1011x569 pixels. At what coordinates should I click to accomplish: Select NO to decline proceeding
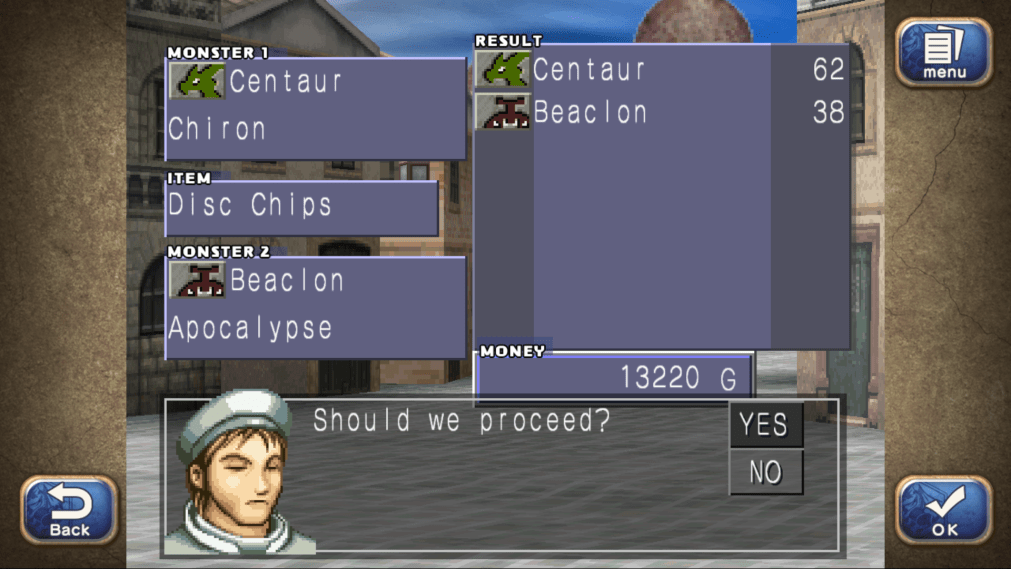(765, 472)
